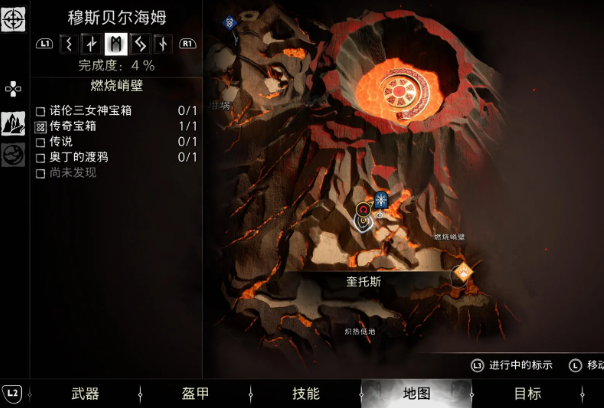Switch to the 武器 (Weapons) tab
The image size is (604, 408).
85,393
